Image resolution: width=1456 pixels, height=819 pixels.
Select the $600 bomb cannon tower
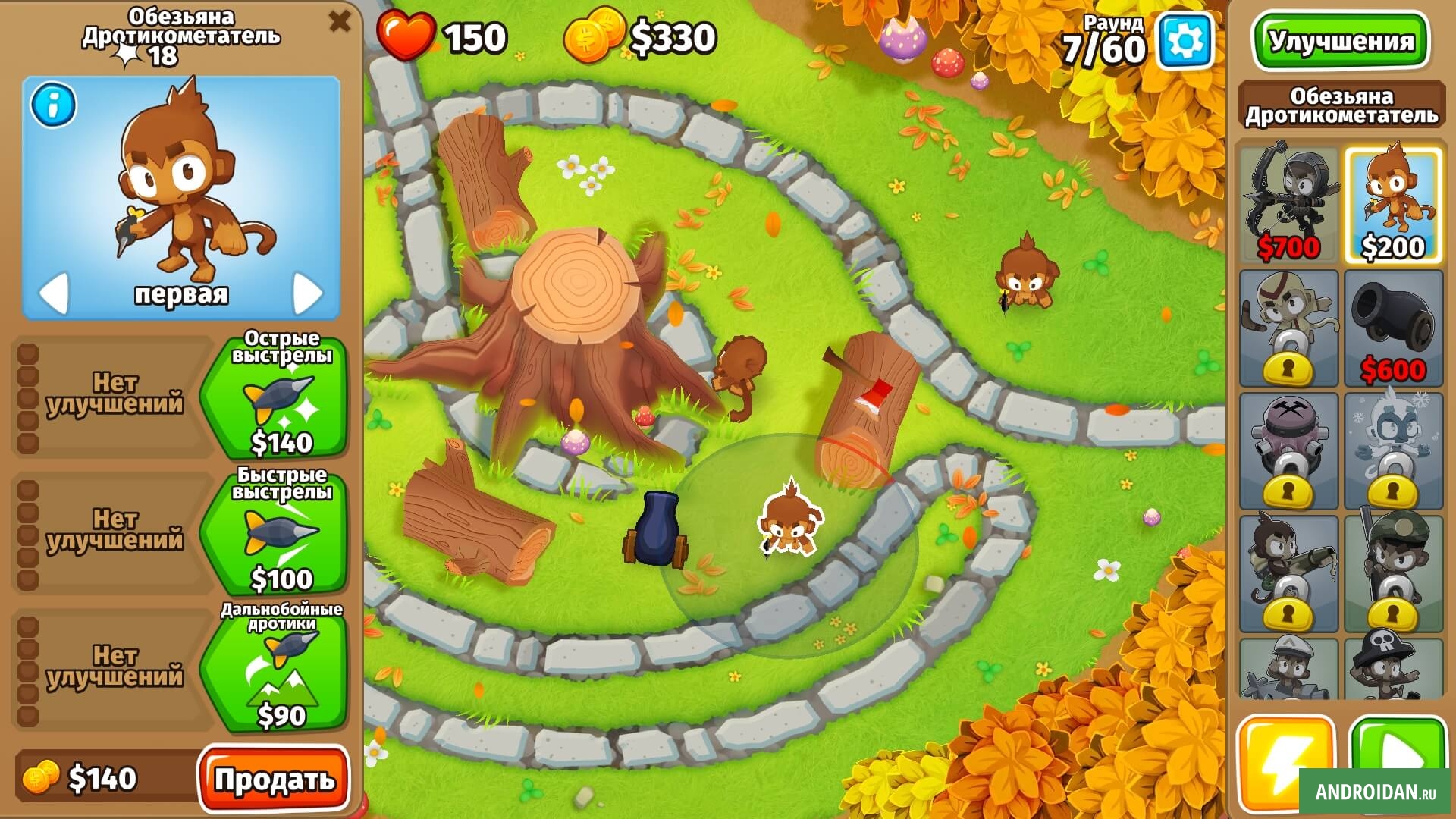coord(1393,328)
